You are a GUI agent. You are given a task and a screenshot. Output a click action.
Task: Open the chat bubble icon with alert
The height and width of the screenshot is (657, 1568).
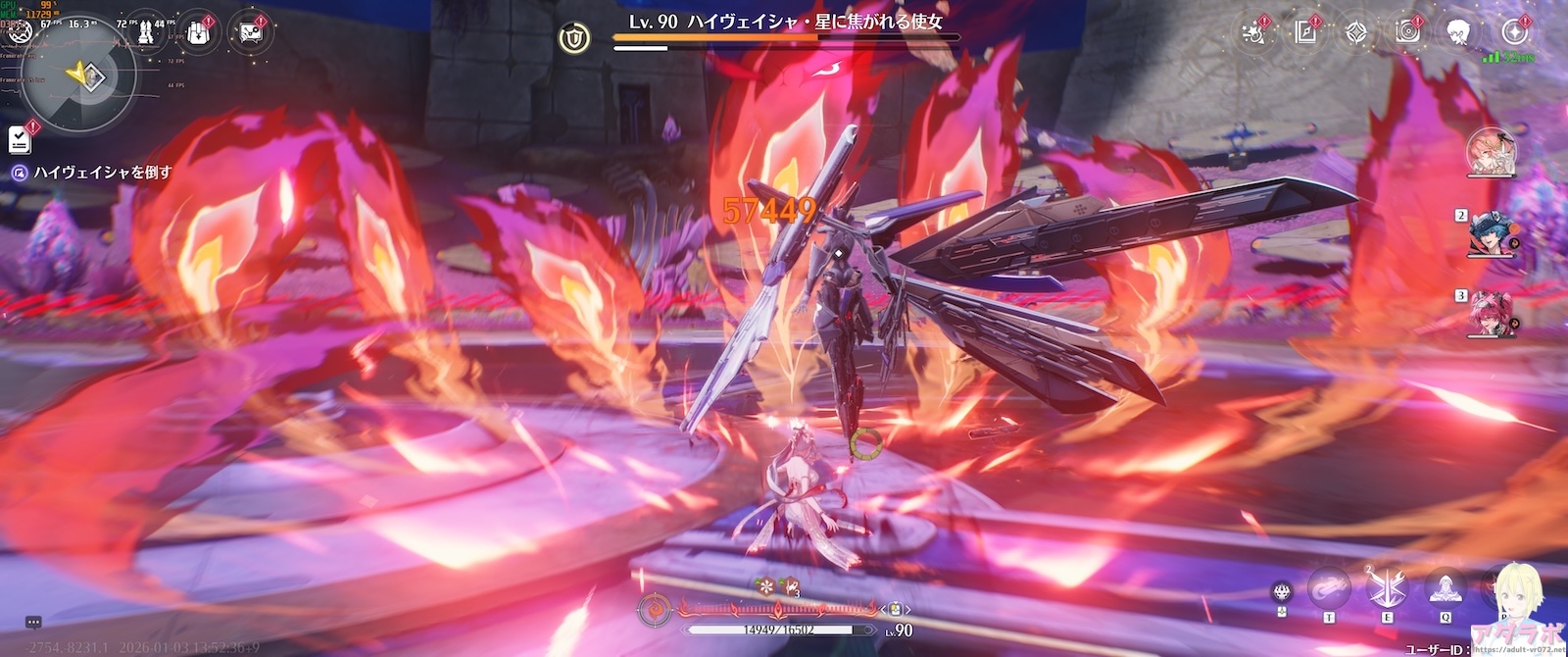pyautogui.click(x=250, y=32)
